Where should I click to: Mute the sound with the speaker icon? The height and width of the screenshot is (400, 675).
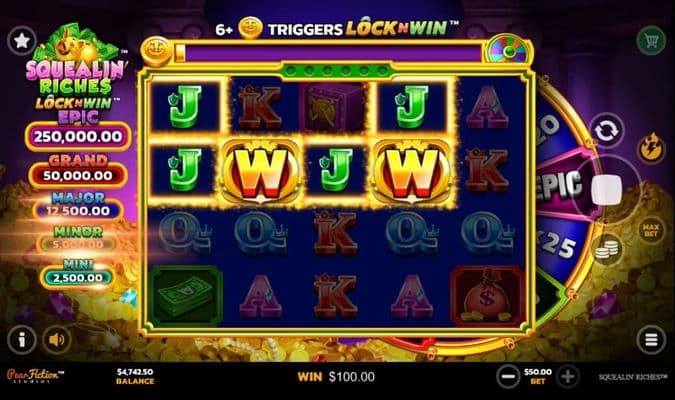56,340
